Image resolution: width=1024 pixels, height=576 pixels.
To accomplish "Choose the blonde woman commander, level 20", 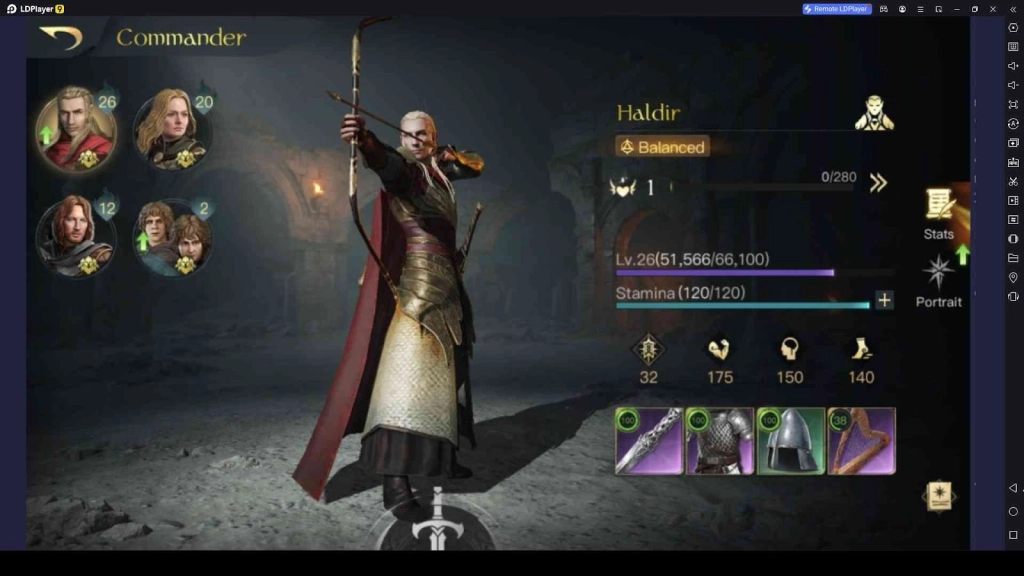I will coord(171,129).
